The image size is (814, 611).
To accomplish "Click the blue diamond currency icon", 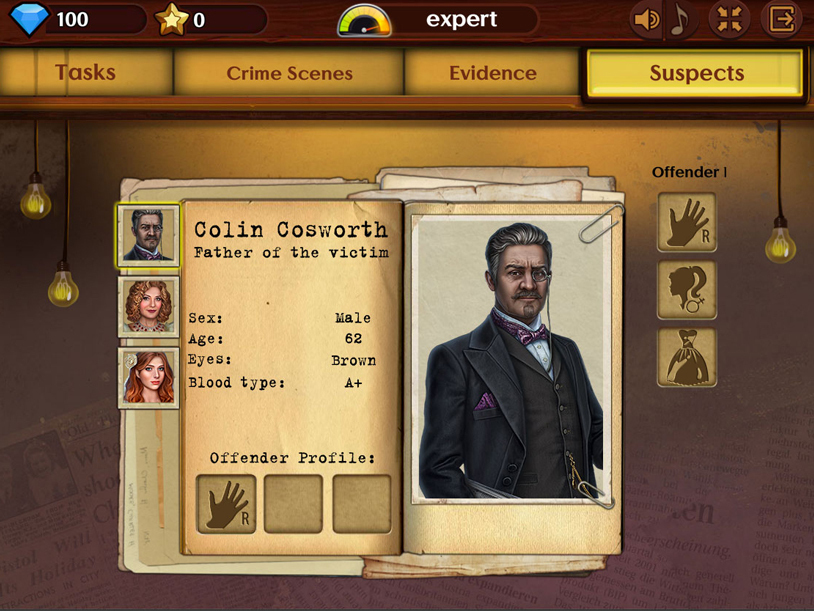I will point(29,19).
